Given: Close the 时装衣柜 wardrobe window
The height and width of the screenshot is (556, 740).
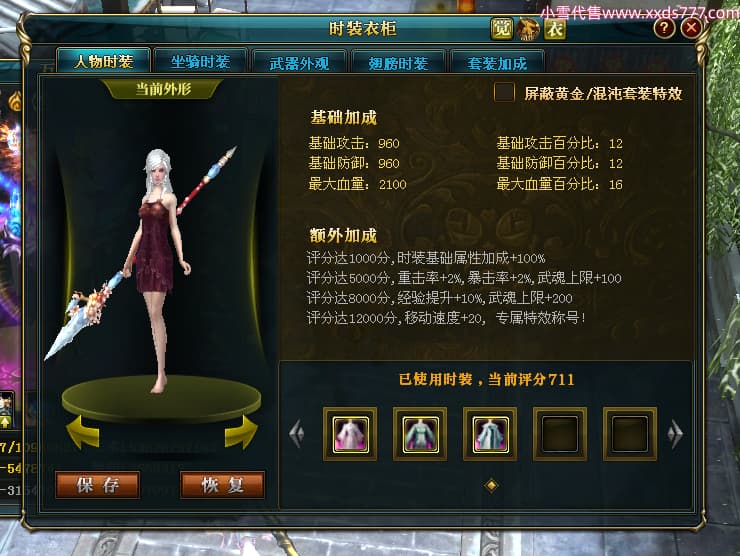Looking at the screenshot, I should tap(691, 28).
